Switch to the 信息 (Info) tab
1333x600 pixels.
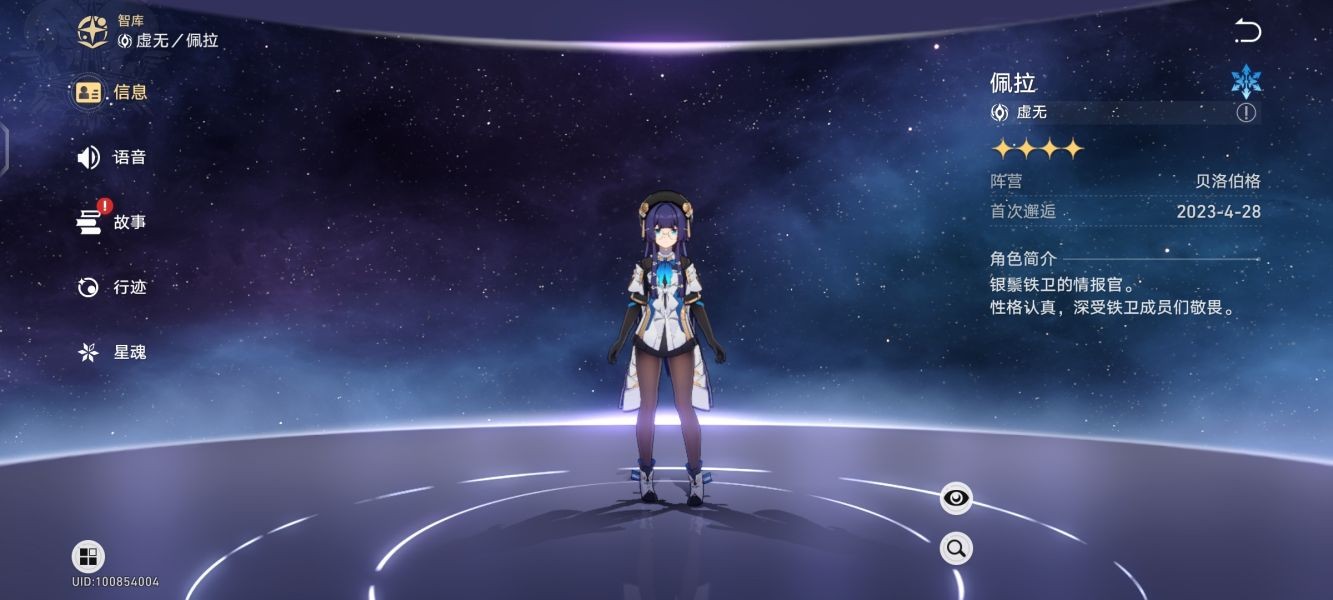coord(112,92)
